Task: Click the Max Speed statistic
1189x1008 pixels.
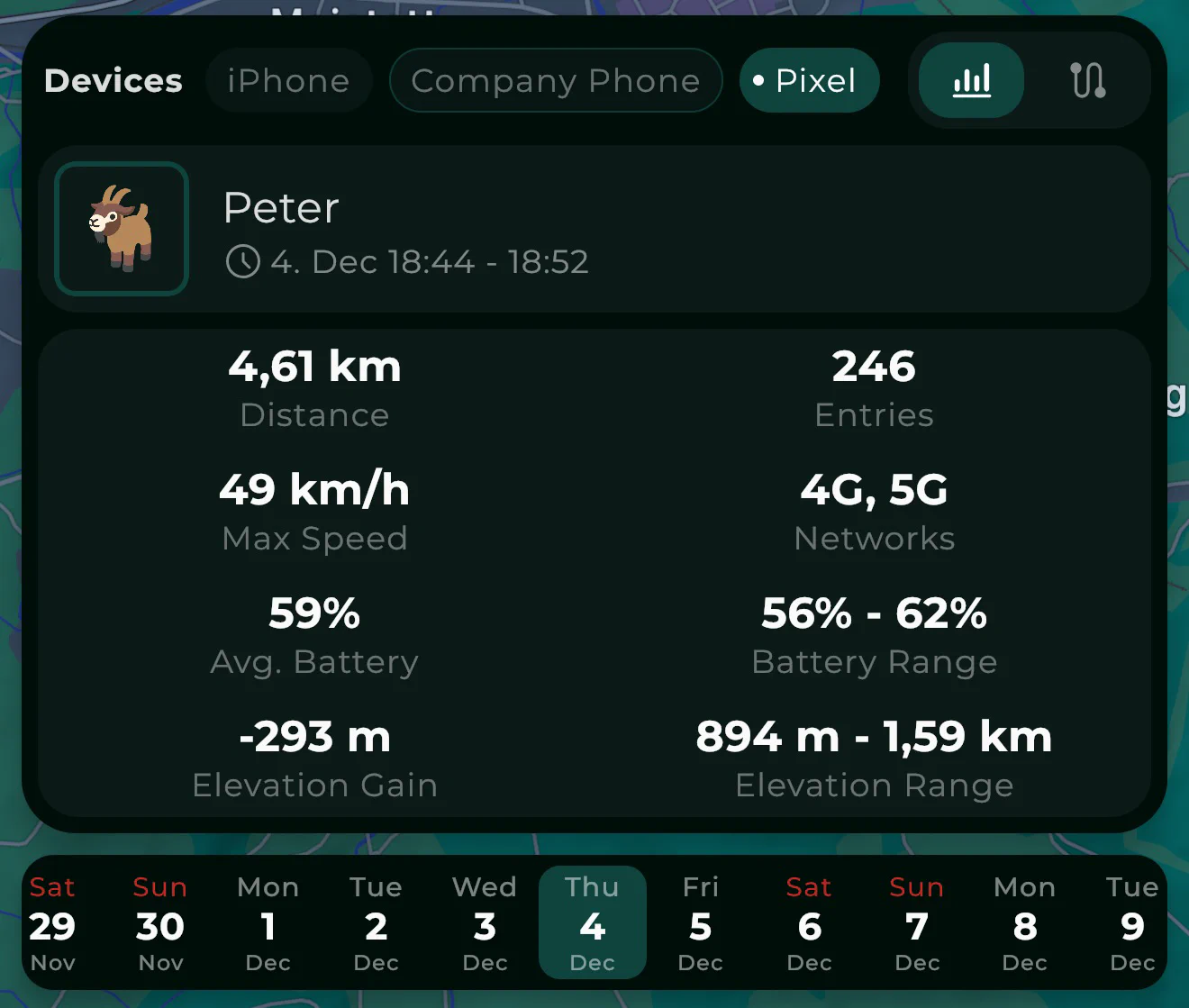Action: [x=314, y=509]
